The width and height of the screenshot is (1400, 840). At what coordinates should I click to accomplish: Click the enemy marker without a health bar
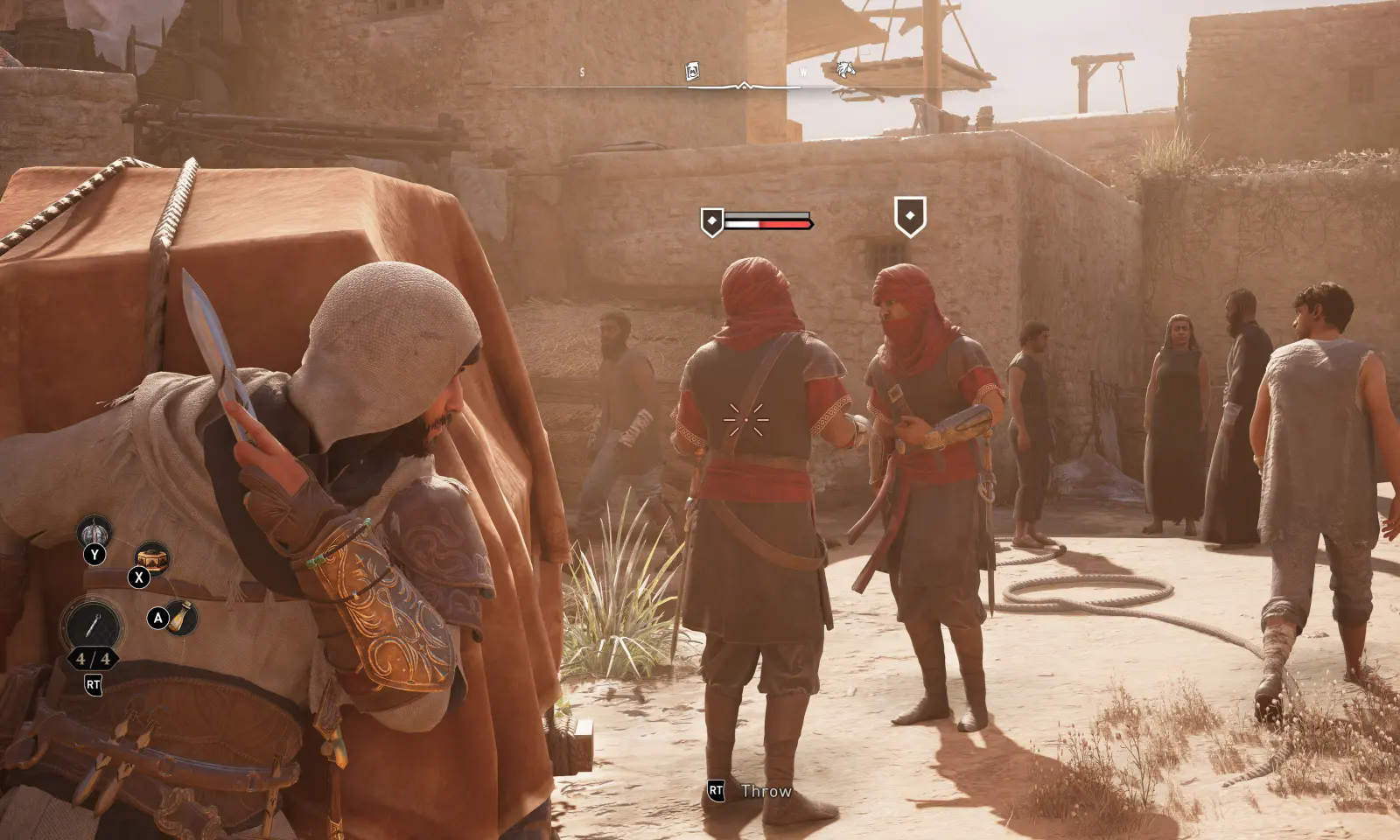(x=910, y=216)
